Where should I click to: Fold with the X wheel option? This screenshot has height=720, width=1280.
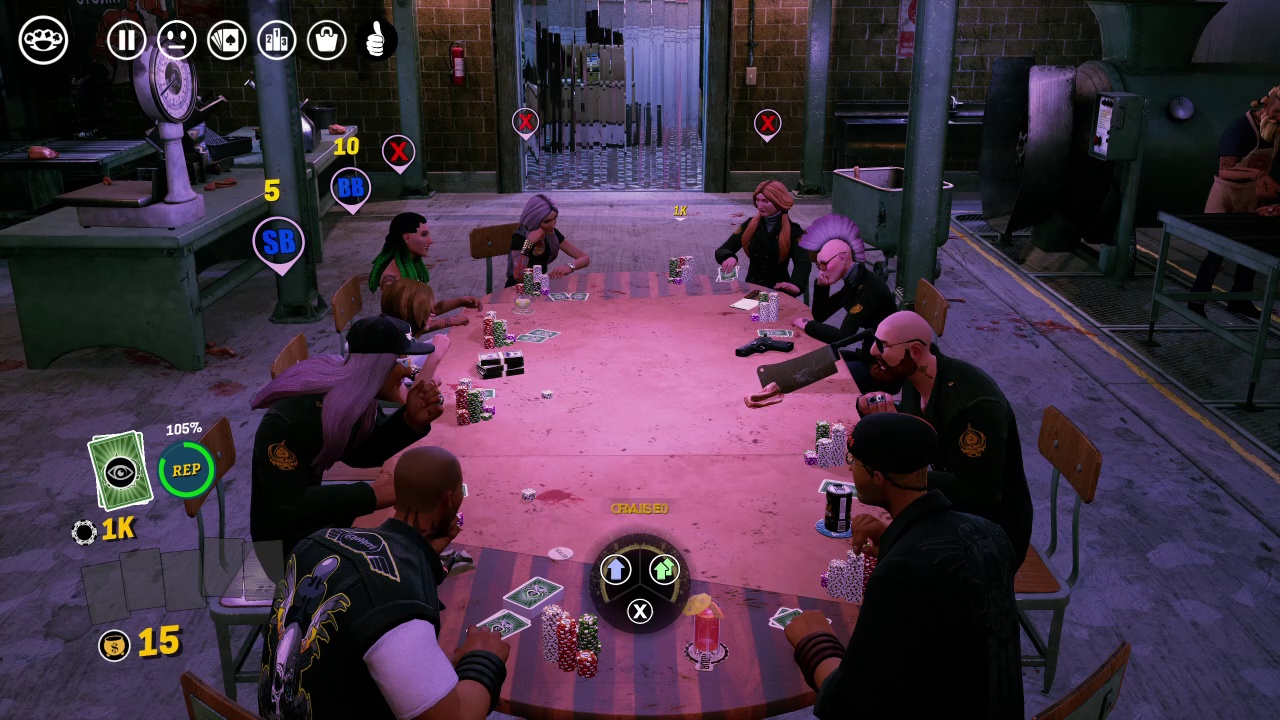[x=640, y=611]
